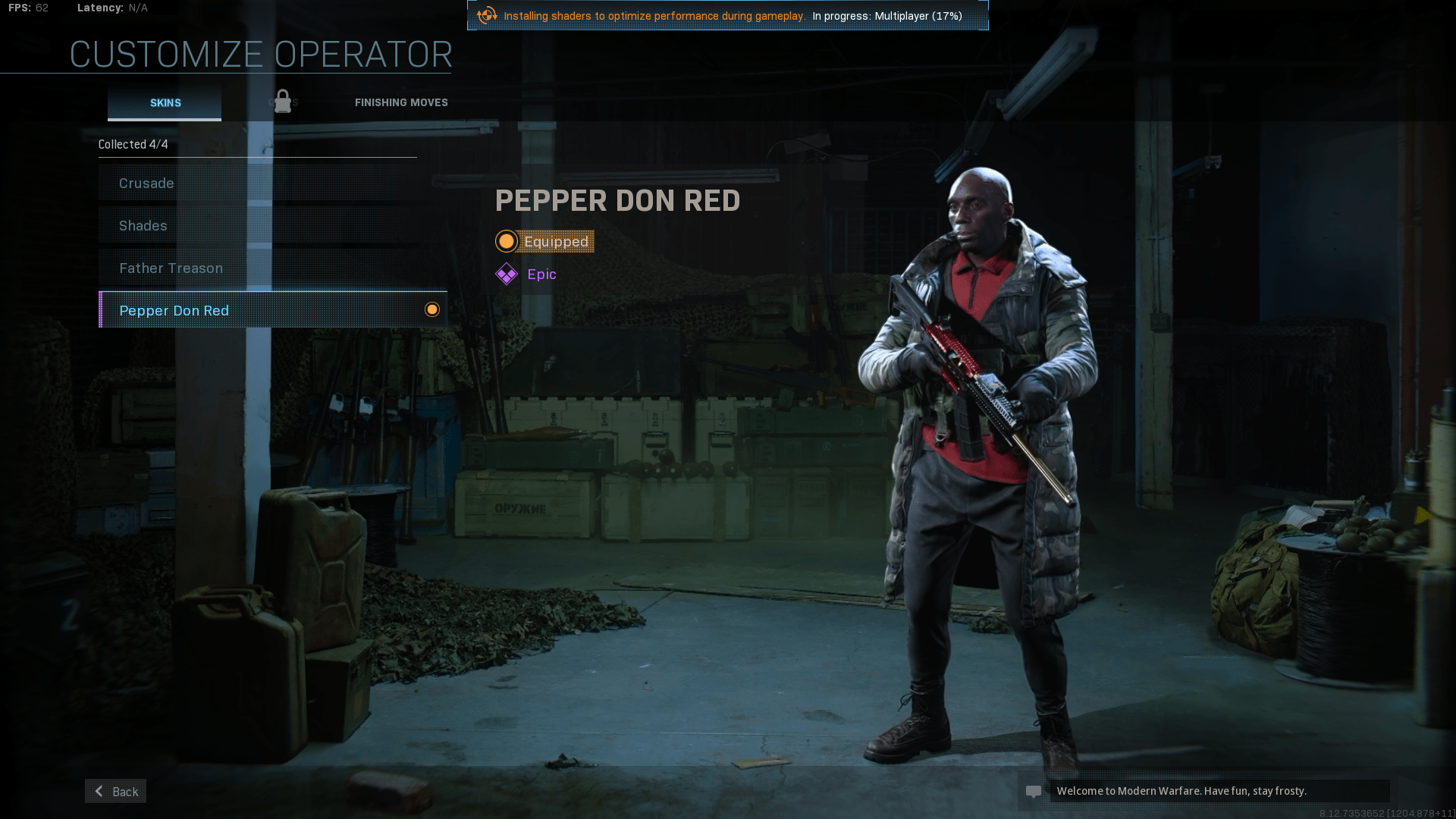This screenshot has width=1456, height=819.
Task: Select the equipped radio indicator on Pepper Don Red
Action: (x=432, y=309)
